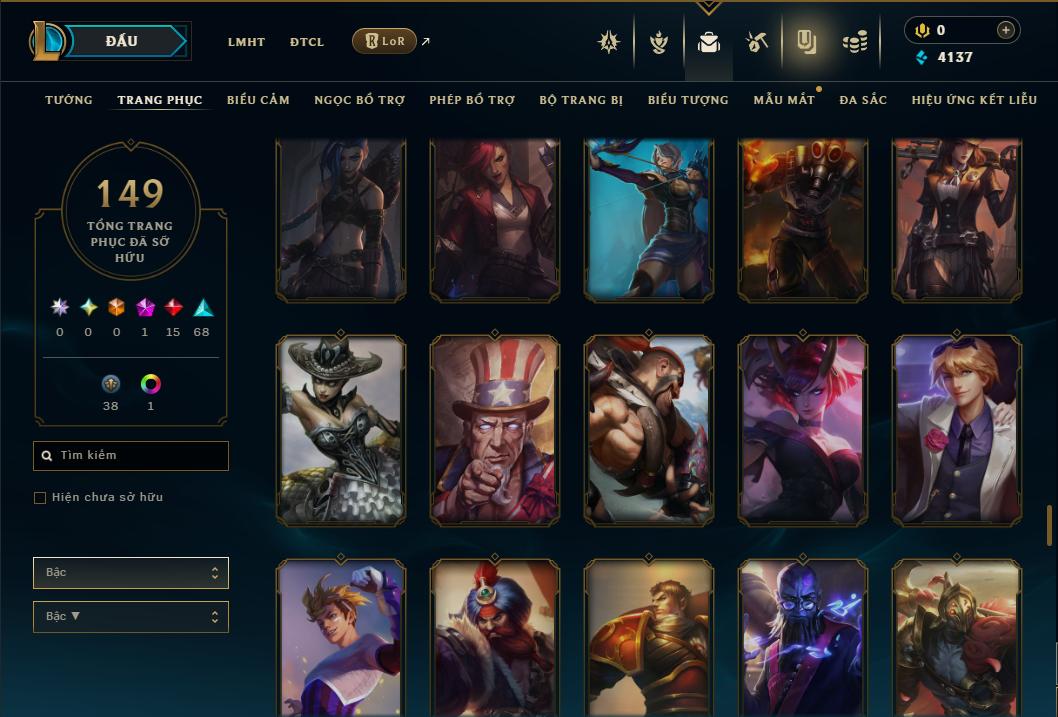Image resolution: width=1058 pixels, height=717 pixels.
Task: Click the ĐẤU play button
Action: coord(120,41)
